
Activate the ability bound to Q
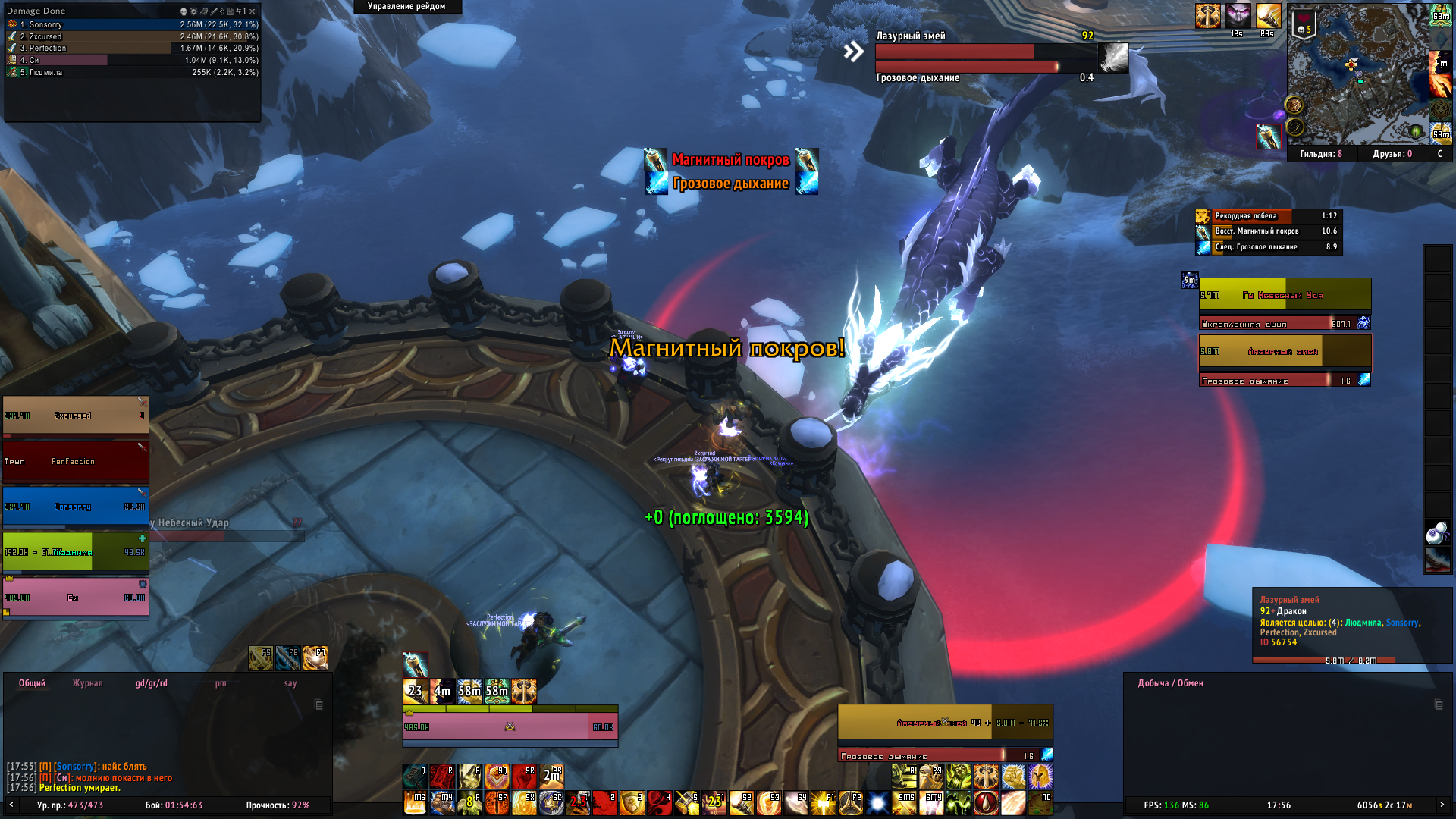(415, 777)
